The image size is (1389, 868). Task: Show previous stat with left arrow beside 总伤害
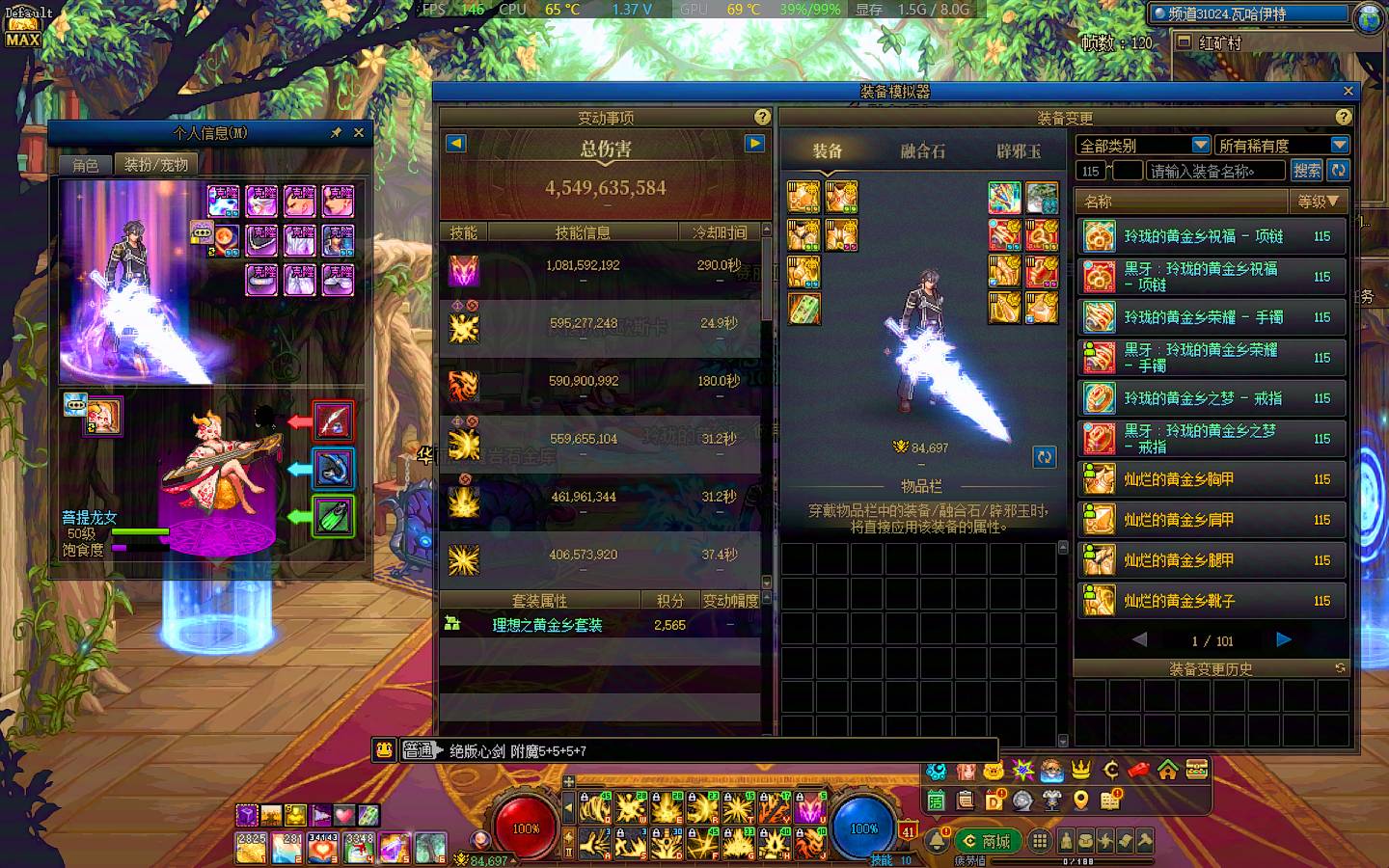pos(456,144)
